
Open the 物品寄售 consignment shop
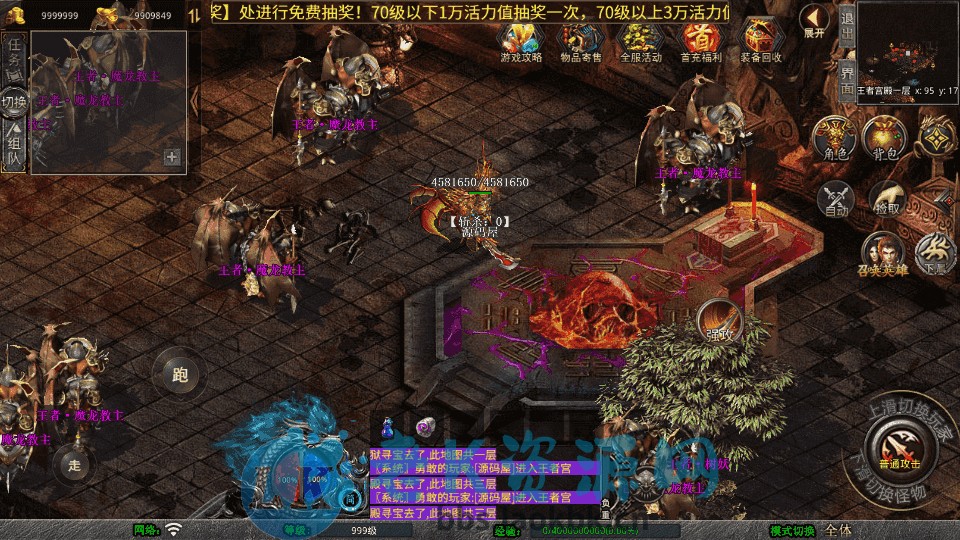[581, 42]
